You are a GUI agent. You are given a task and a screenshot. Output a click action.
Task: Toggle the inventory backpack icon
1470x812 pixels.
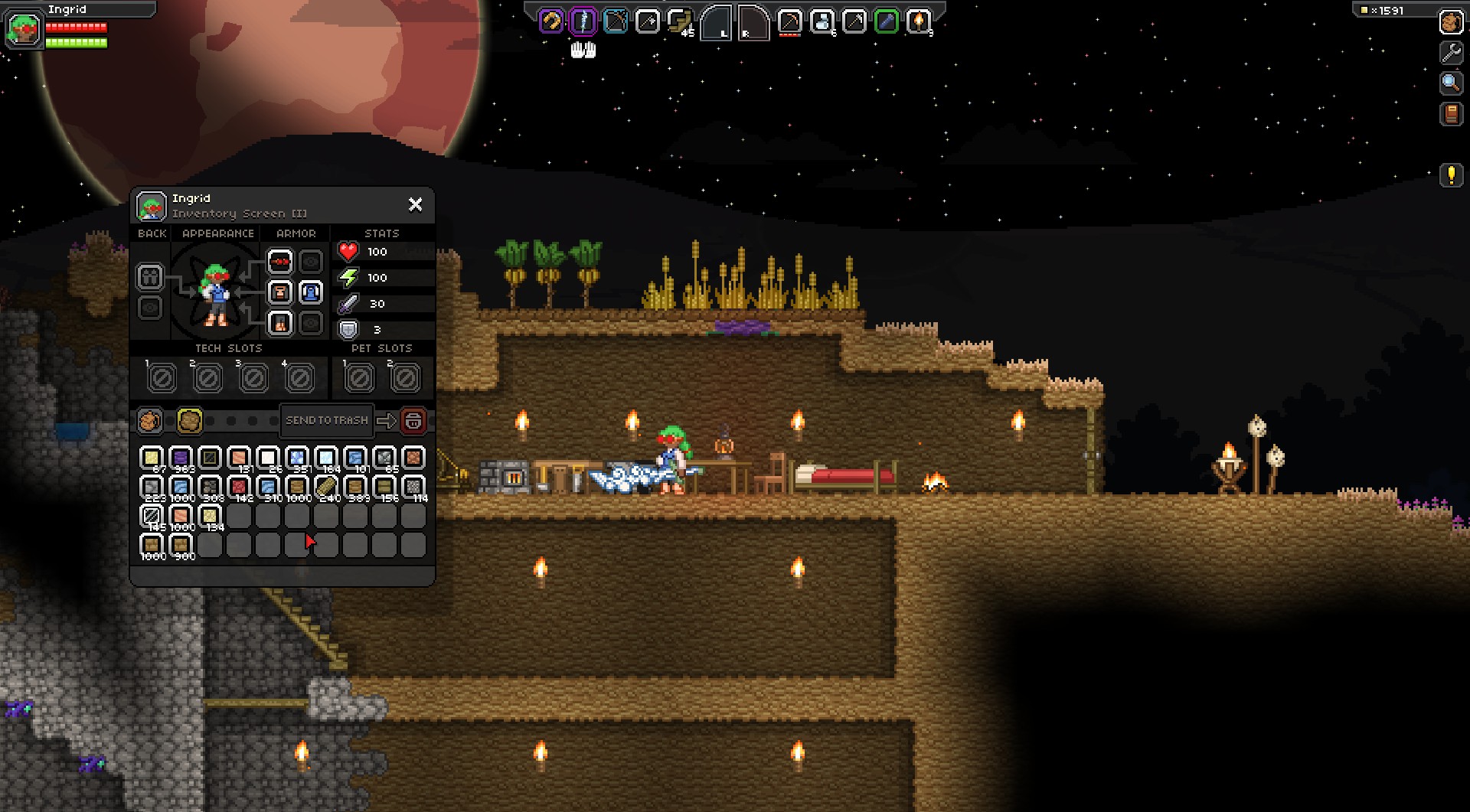coord(1451,22)
